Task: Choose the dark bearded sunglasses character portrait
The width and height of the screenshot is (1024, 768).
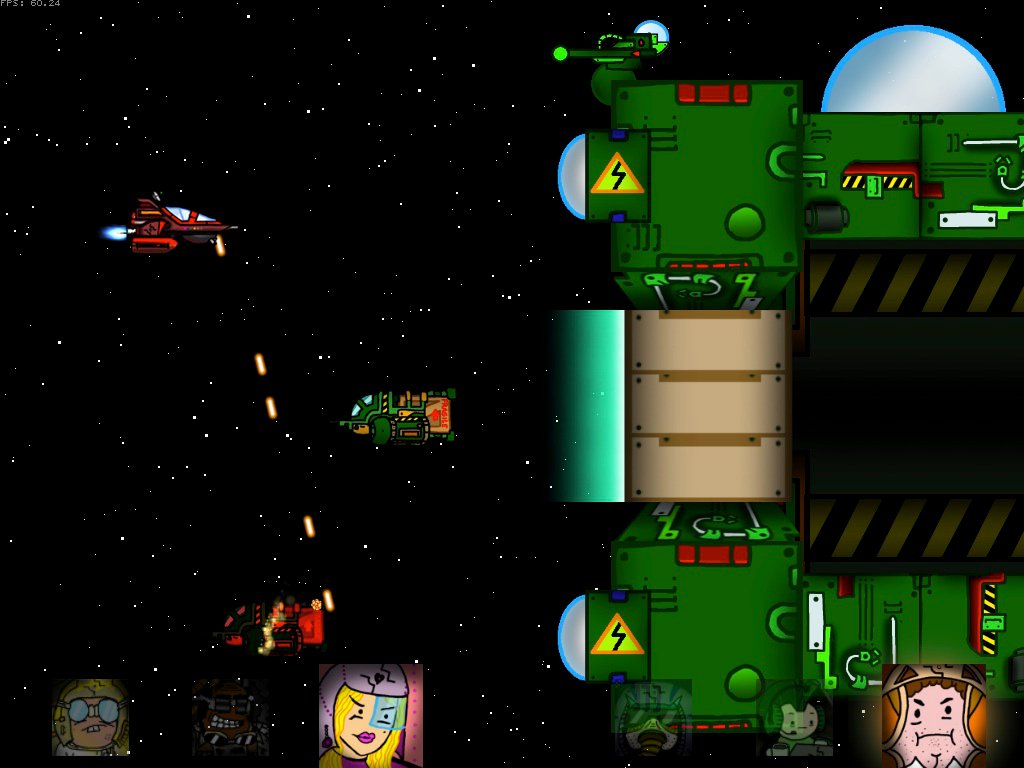Action: click(230, 717)
